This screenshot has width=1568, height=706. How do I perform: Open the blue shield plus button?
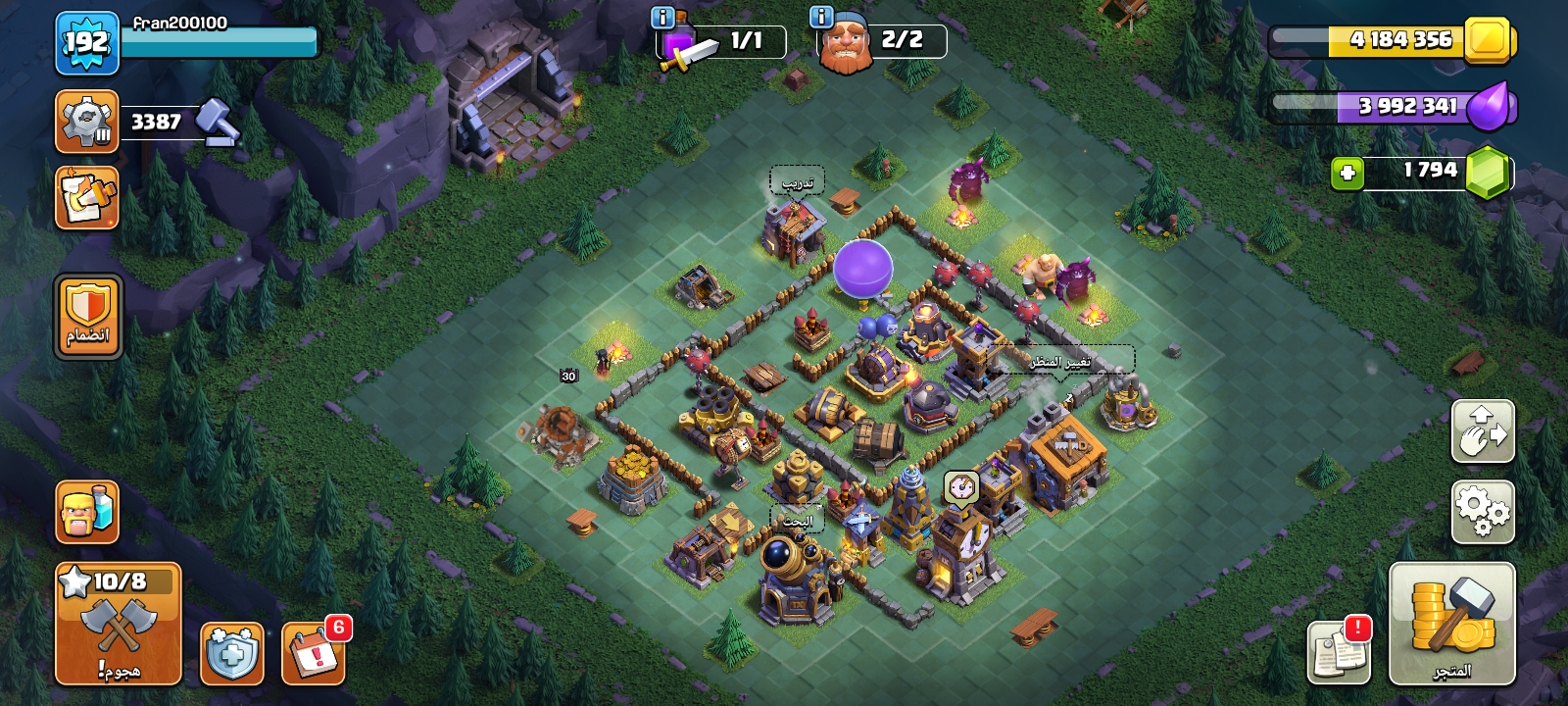232,653
